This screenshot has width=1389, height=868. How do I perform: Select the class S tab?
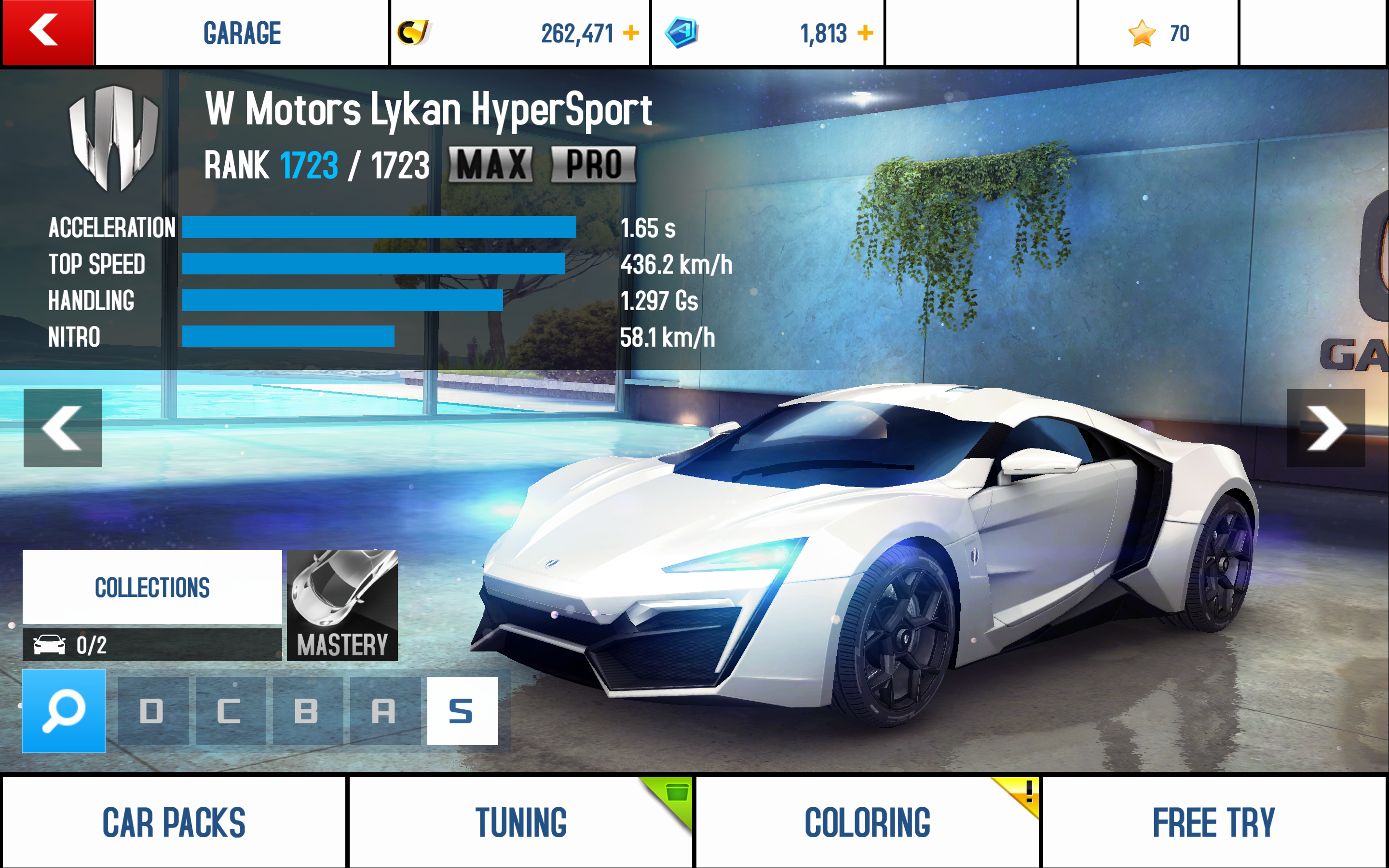[x=462, y=711]
